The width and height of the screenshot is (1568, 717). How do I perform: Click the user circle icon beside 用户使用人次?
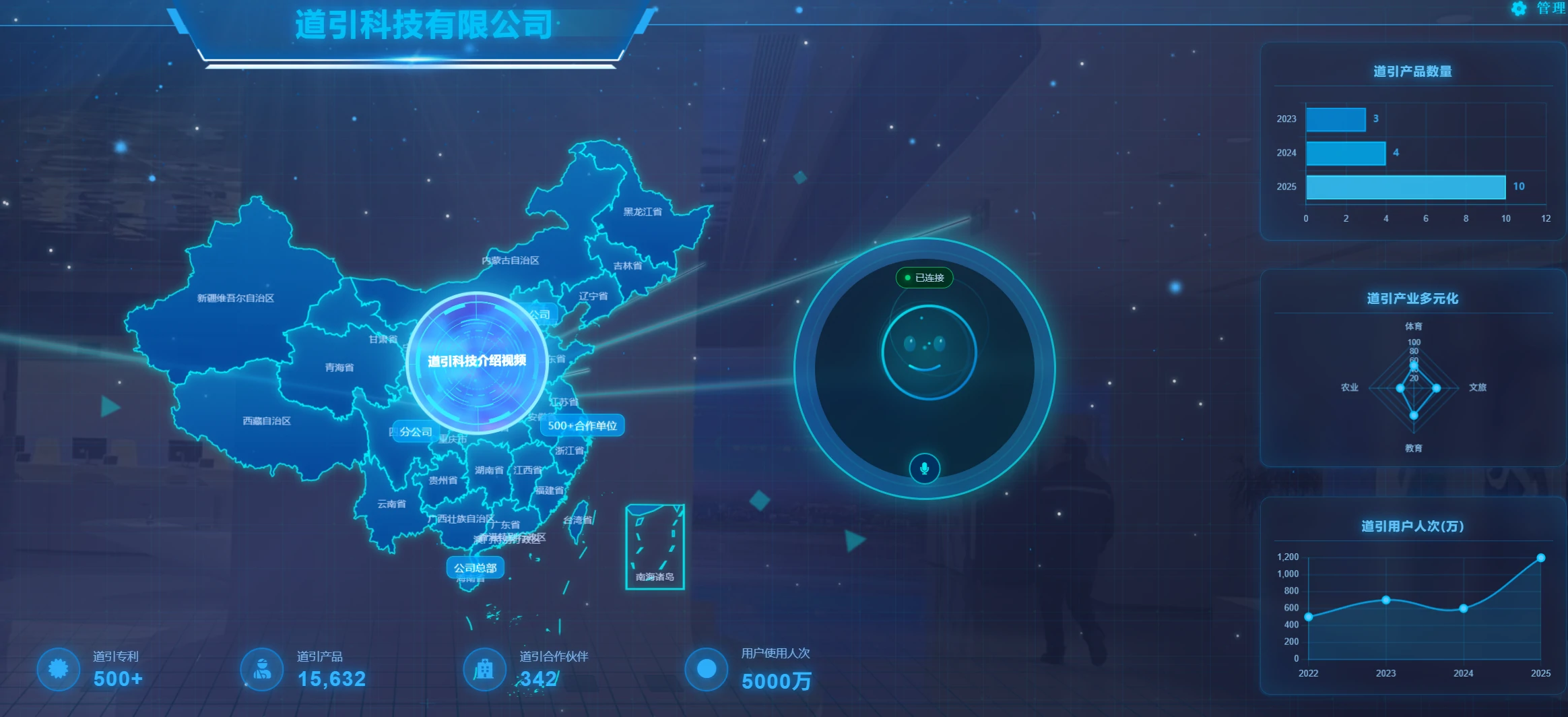705,668
